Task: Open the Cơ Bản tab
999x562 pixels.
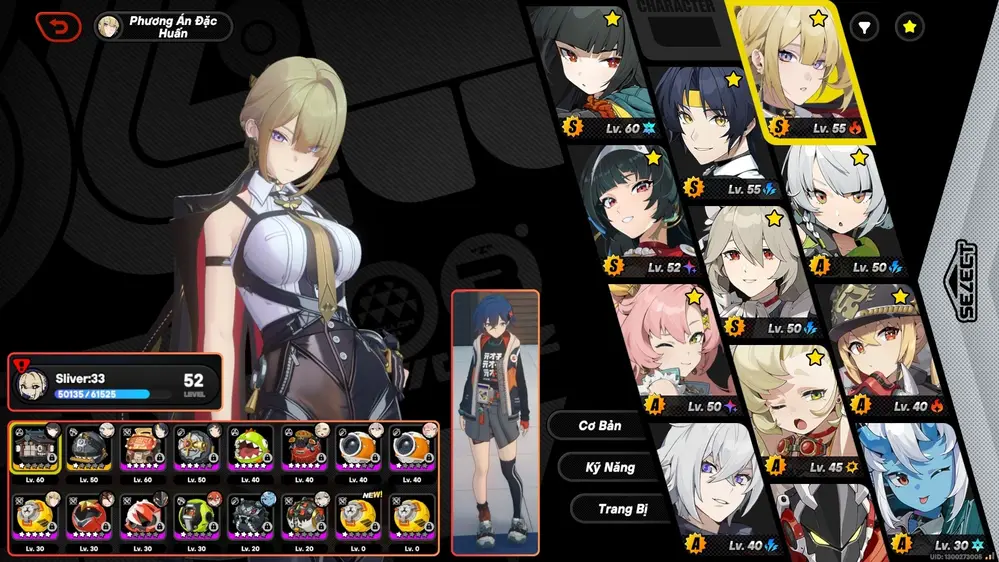Action: pos(600,425)
